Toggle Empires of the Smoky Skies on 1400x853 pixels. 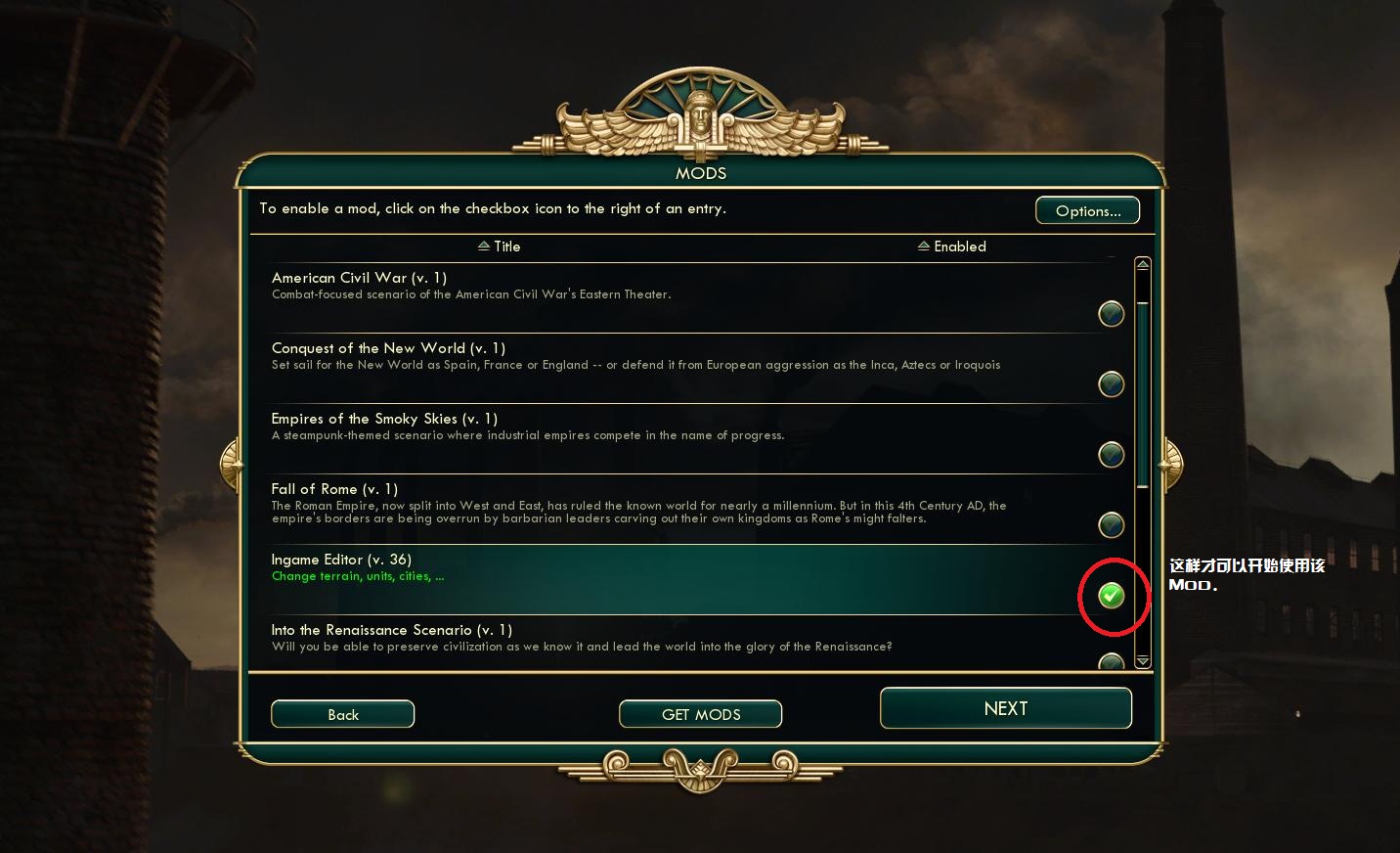click(x=1111, y=455)
